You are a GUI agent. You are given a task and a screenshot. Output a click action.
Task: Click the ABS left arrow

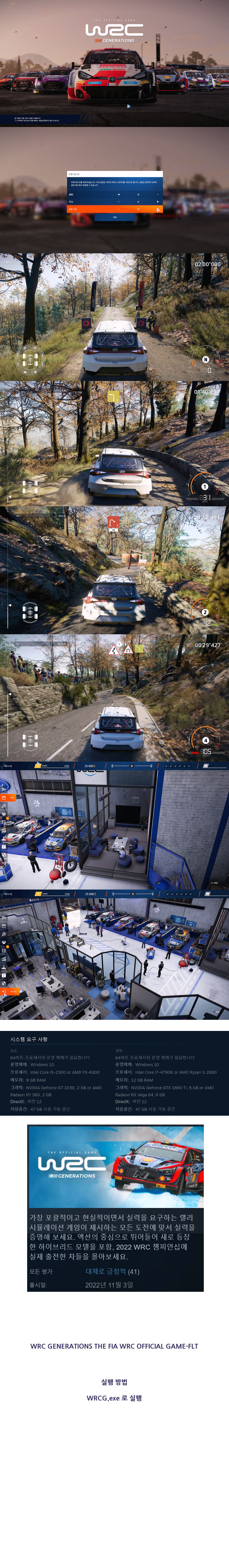pyautogui.click(x=118, y=195)
